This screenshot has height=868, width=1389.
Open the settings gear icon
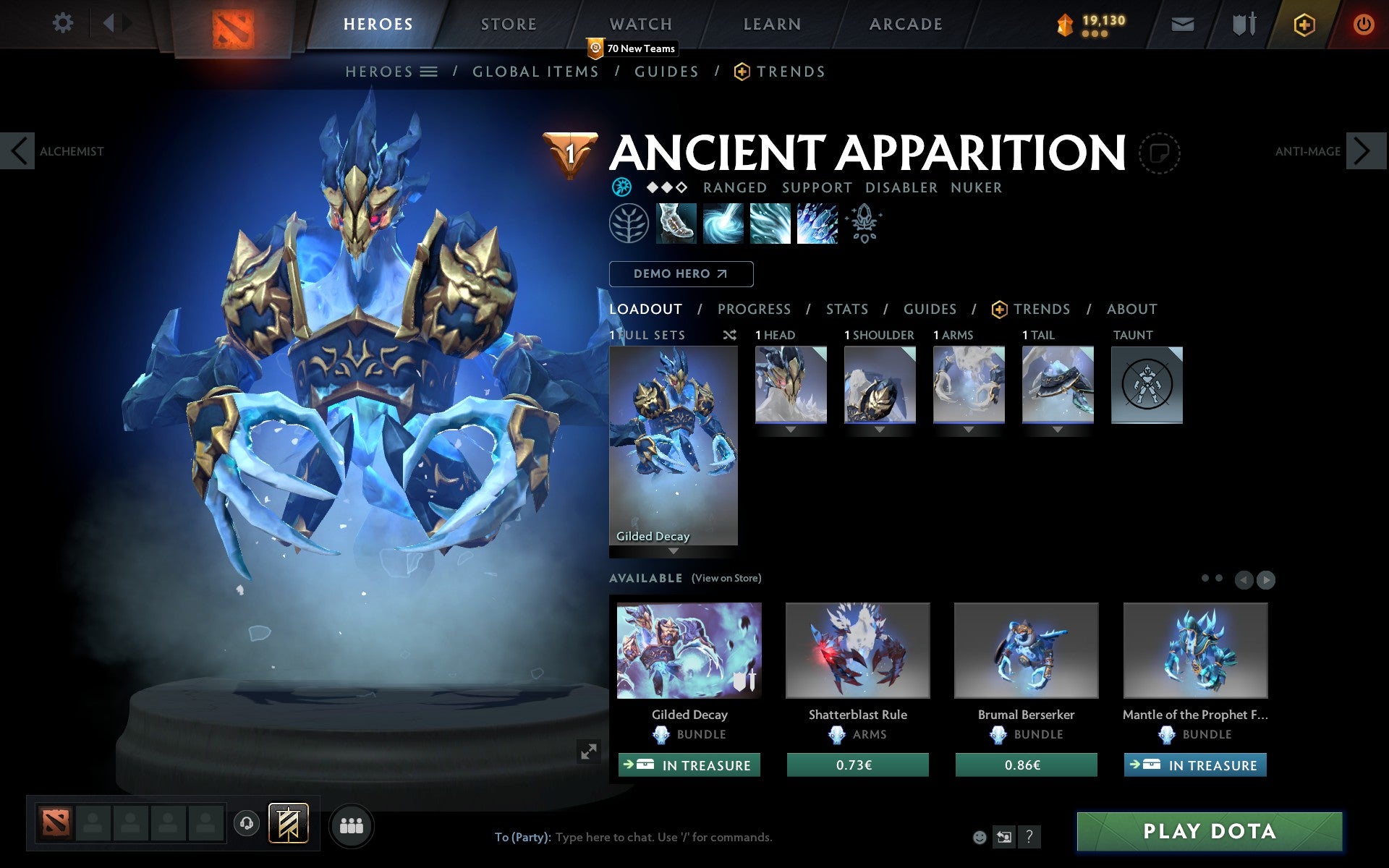tap(64, 23)
